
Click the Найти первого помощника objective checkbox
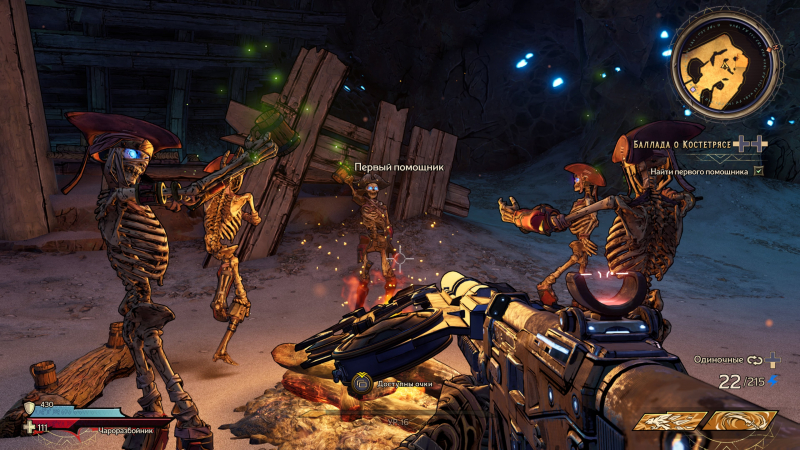pyautogui.click(x=758, y=172)
